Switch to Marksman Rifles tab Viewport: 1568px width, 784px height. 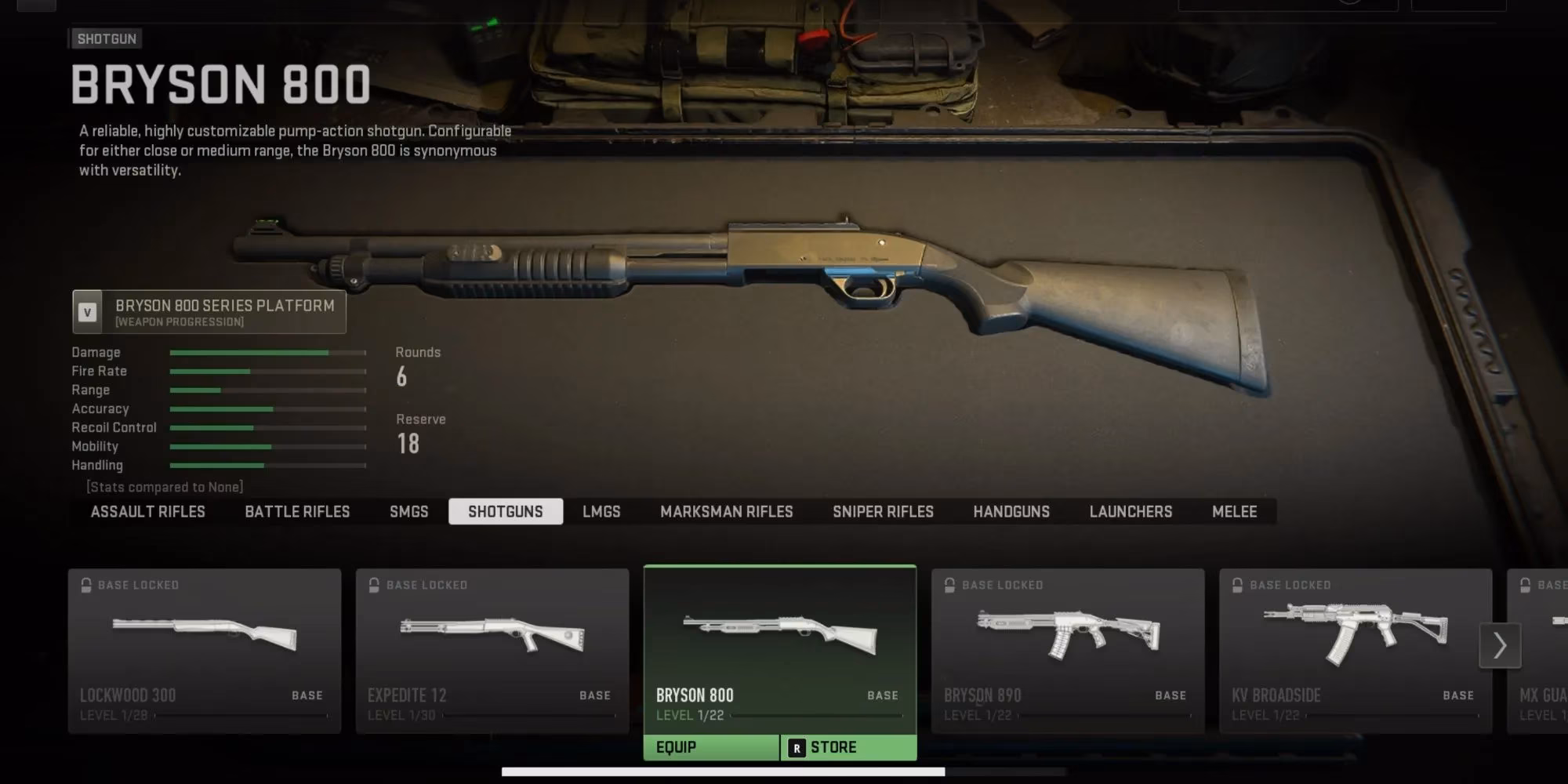click(x=726, y=512)
